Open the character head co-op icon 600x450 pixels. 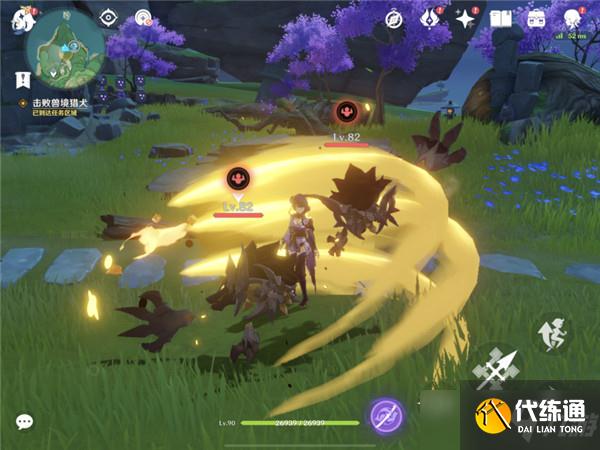click(573, 18)
